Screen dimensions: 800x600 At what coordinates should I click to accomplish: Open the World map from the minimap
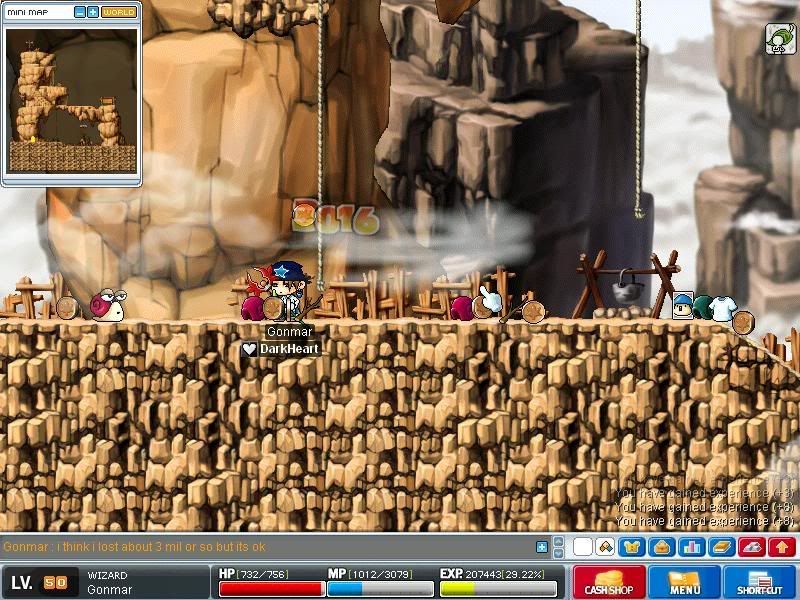click(119, 12)
